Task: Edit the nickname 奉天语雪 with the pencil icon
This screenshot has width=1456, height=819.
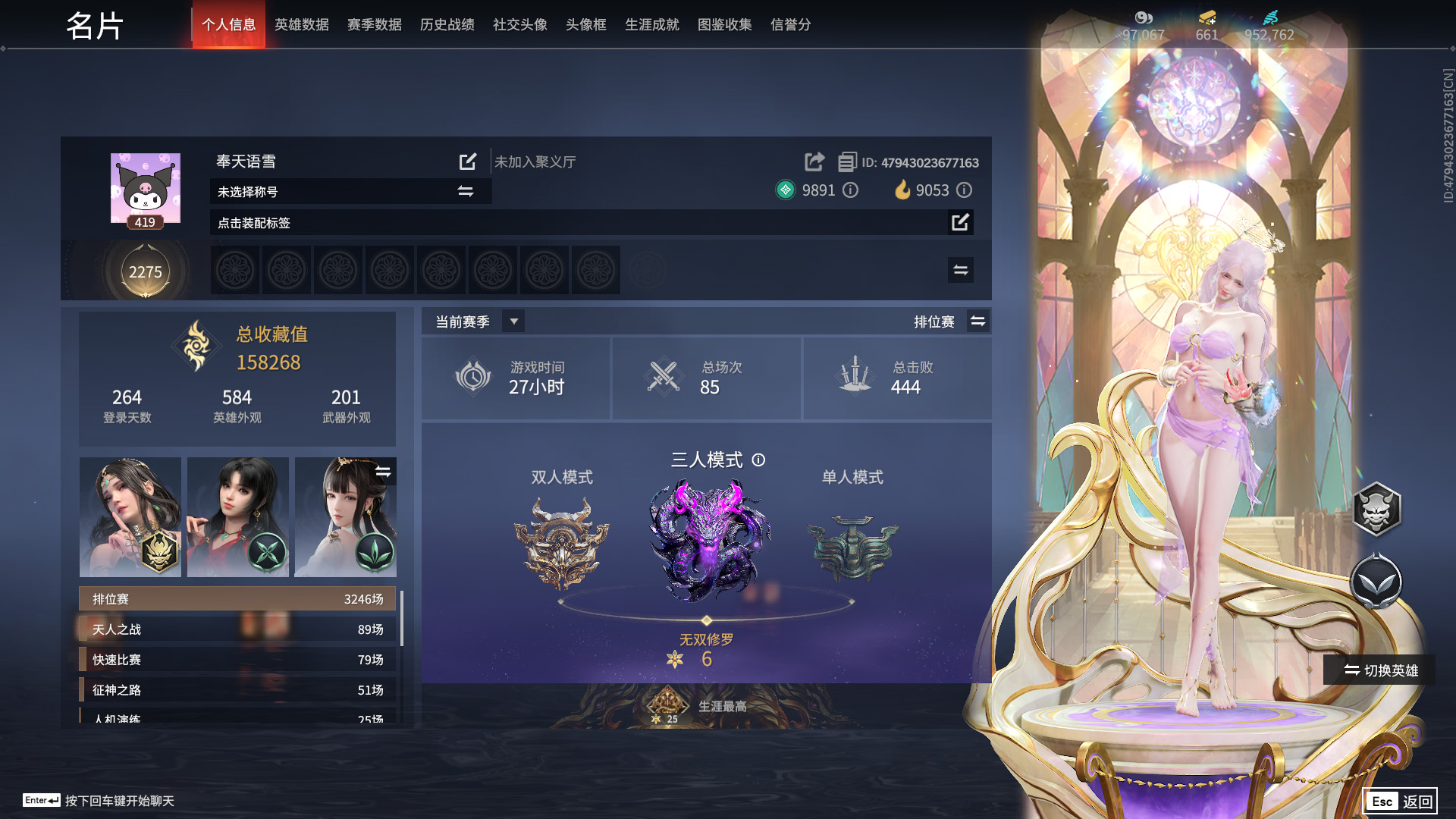Action: pyautogui.click(x=468, y=162)
